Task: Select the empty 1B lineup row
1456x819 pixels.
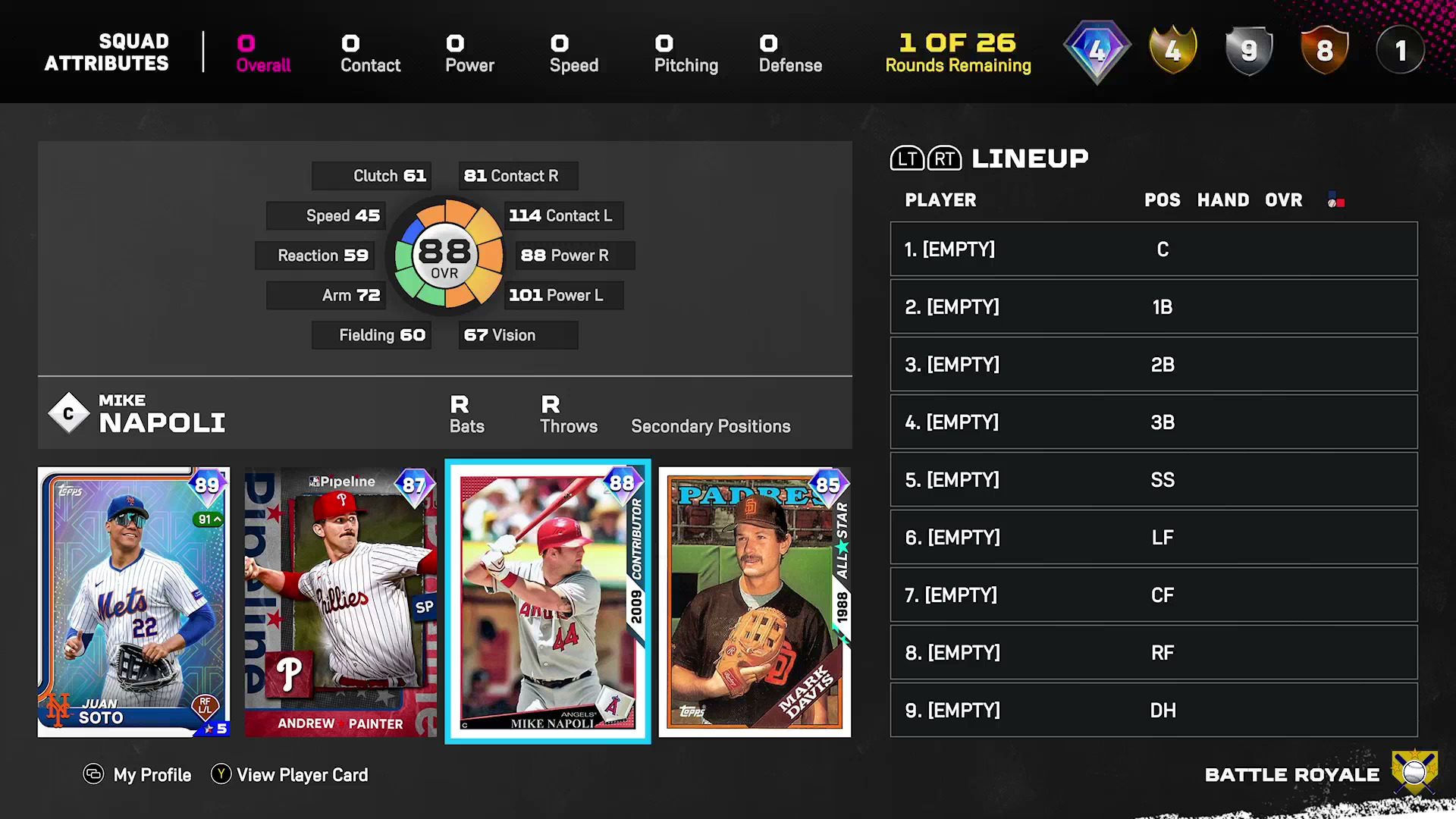Action: point(1153,307)
